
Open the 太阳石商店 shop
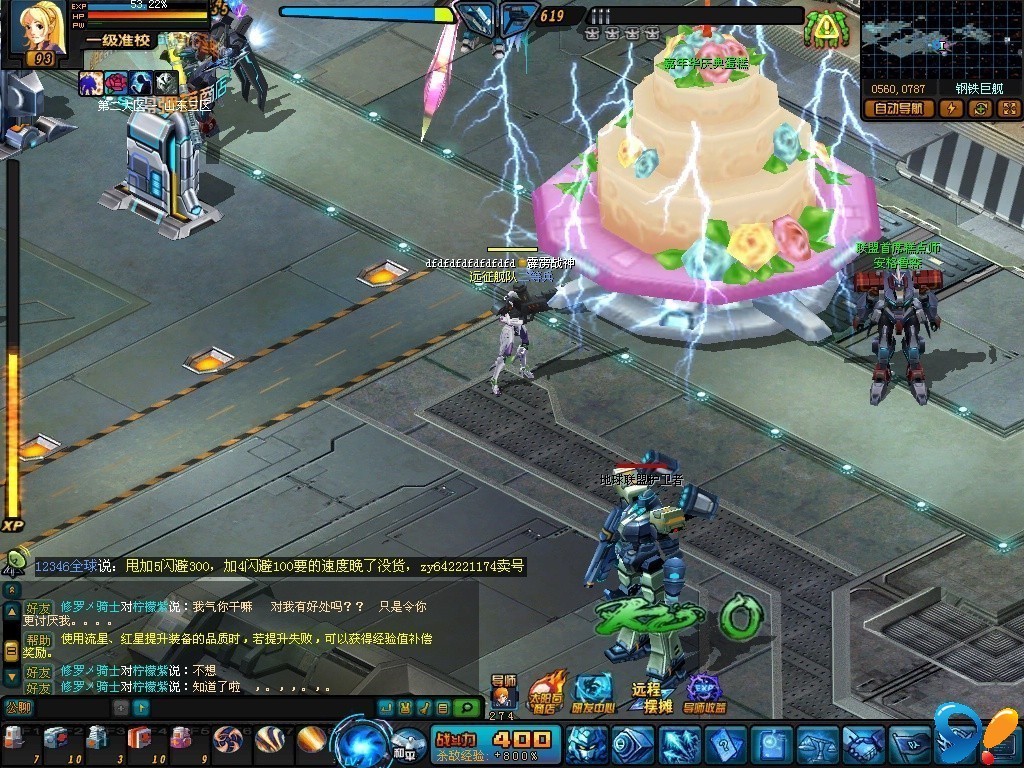point(546,691)
